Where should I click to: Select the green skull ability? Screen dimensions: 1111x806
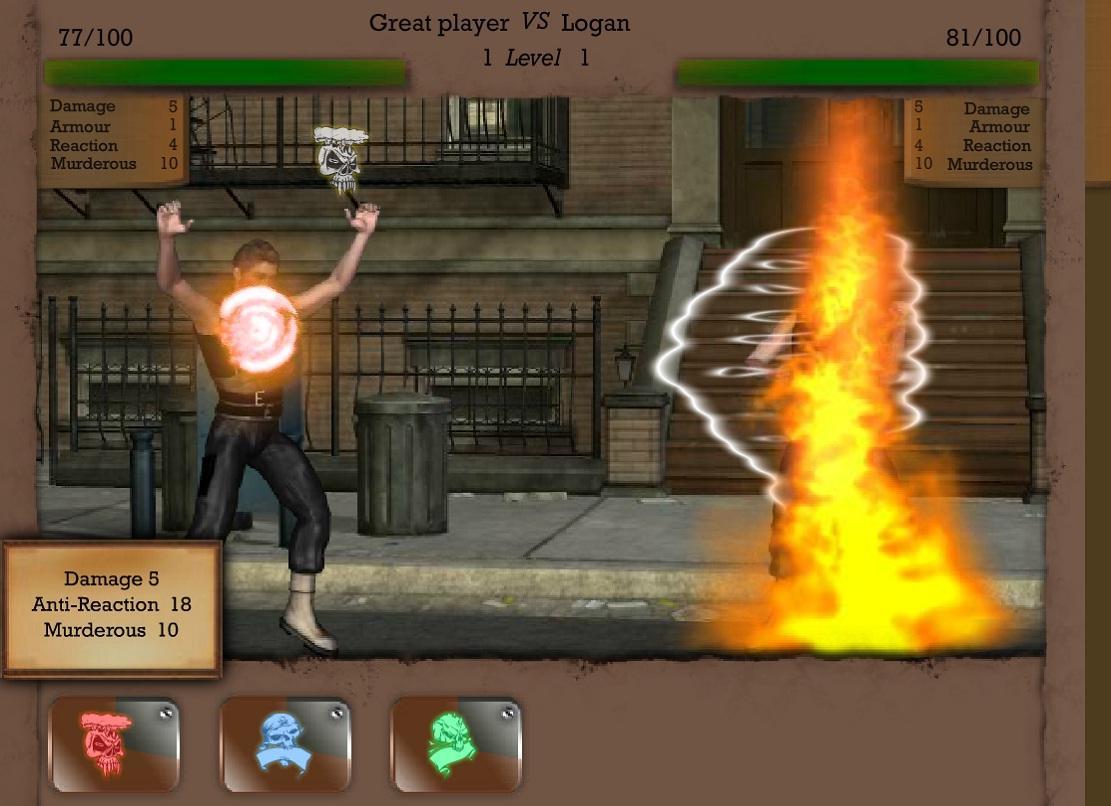[x=455, y=745]
